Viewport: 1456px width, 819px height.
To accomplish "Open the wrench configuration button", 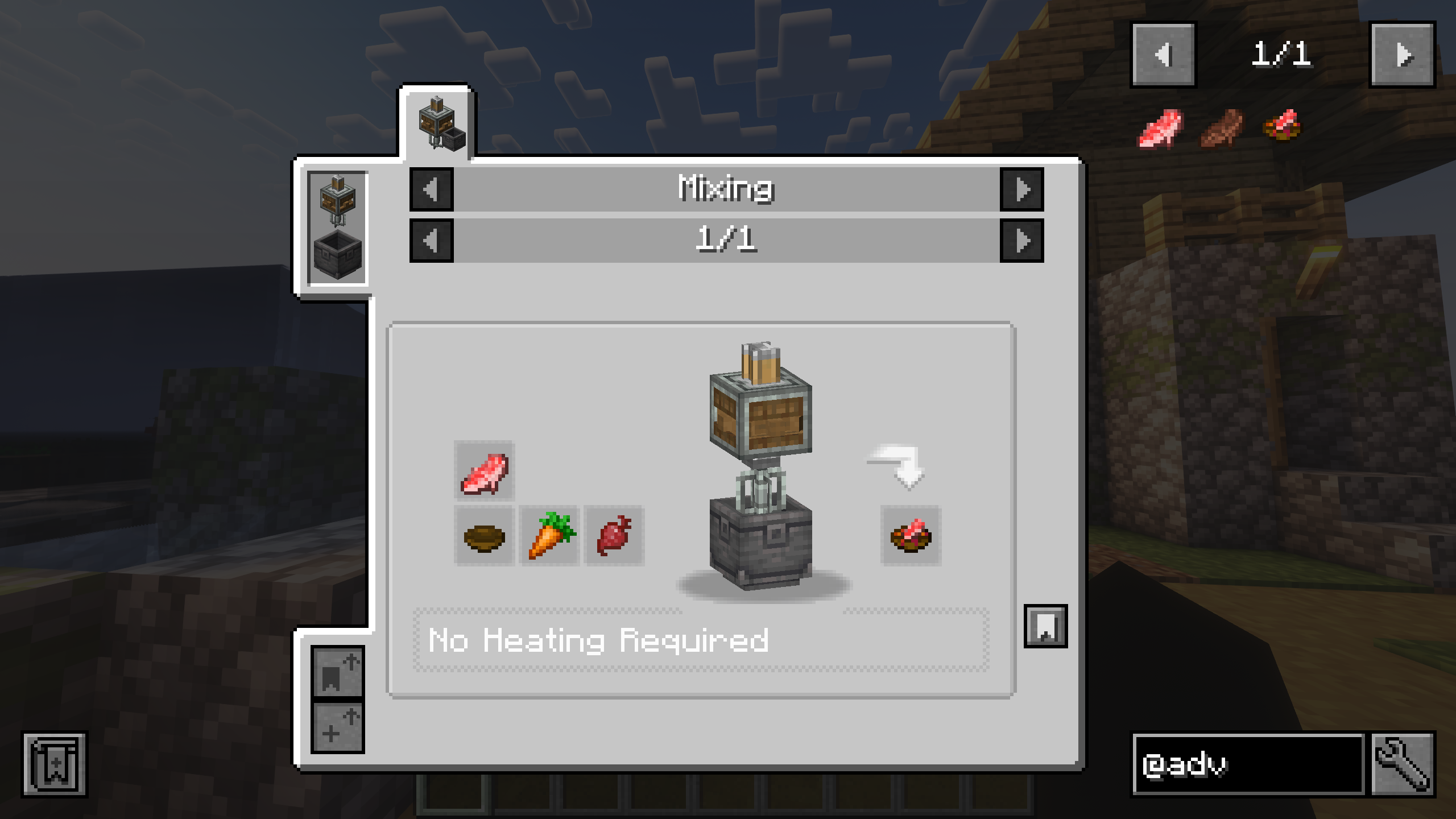I will (1403, 764).
